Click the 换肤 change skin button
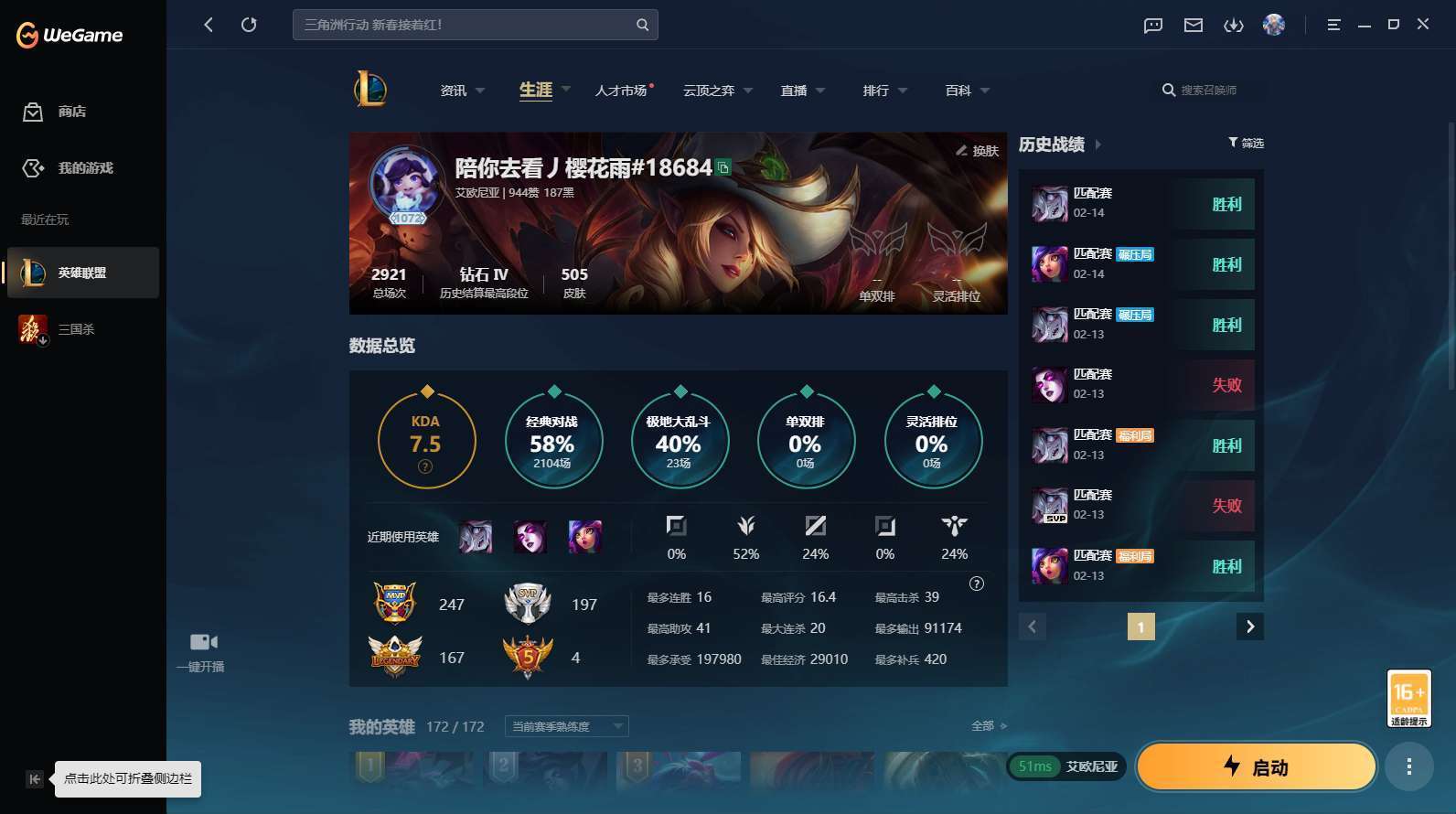This screenshot has width=1456, height=814. point(977,151)
